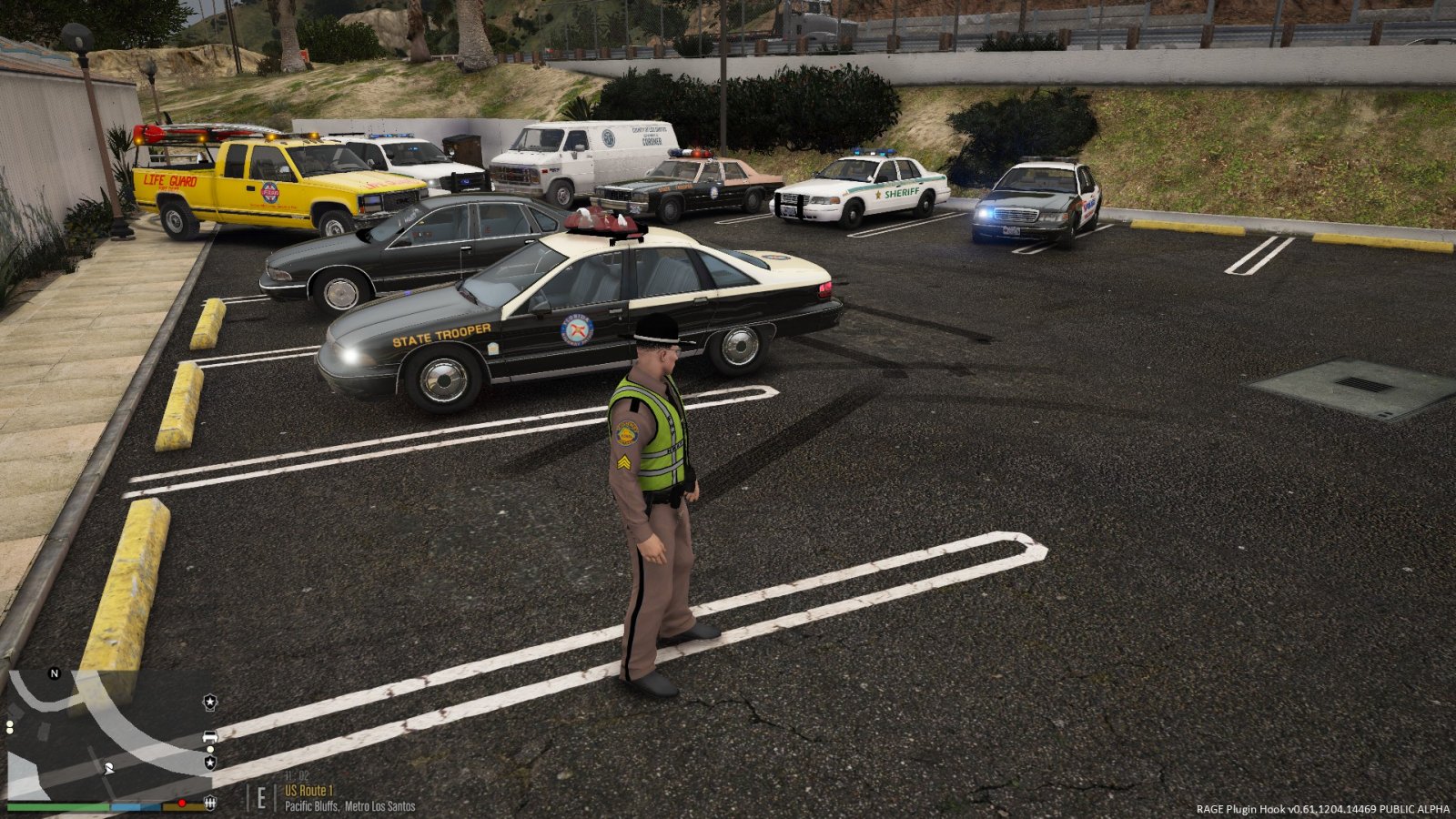Click the player arrow marker on minimap
Image resolution: width=1456 pixels, height=819 pixels.
pyautogui.click(x=110, y=769)
